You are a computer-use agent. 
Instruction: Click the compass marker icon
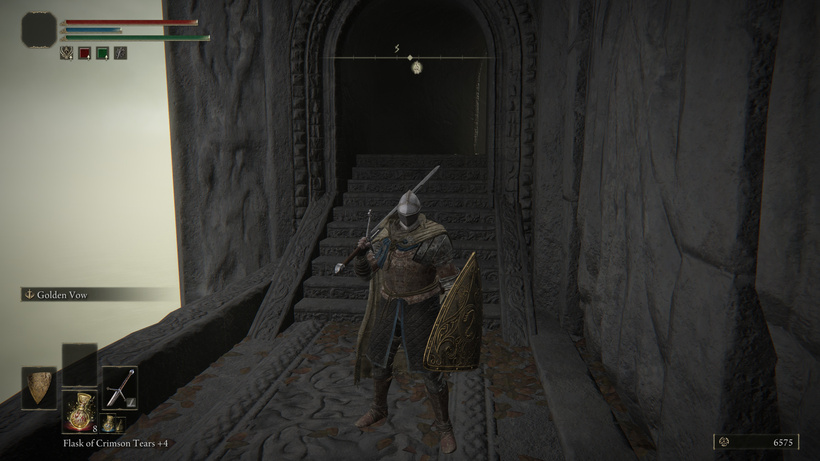415,68
